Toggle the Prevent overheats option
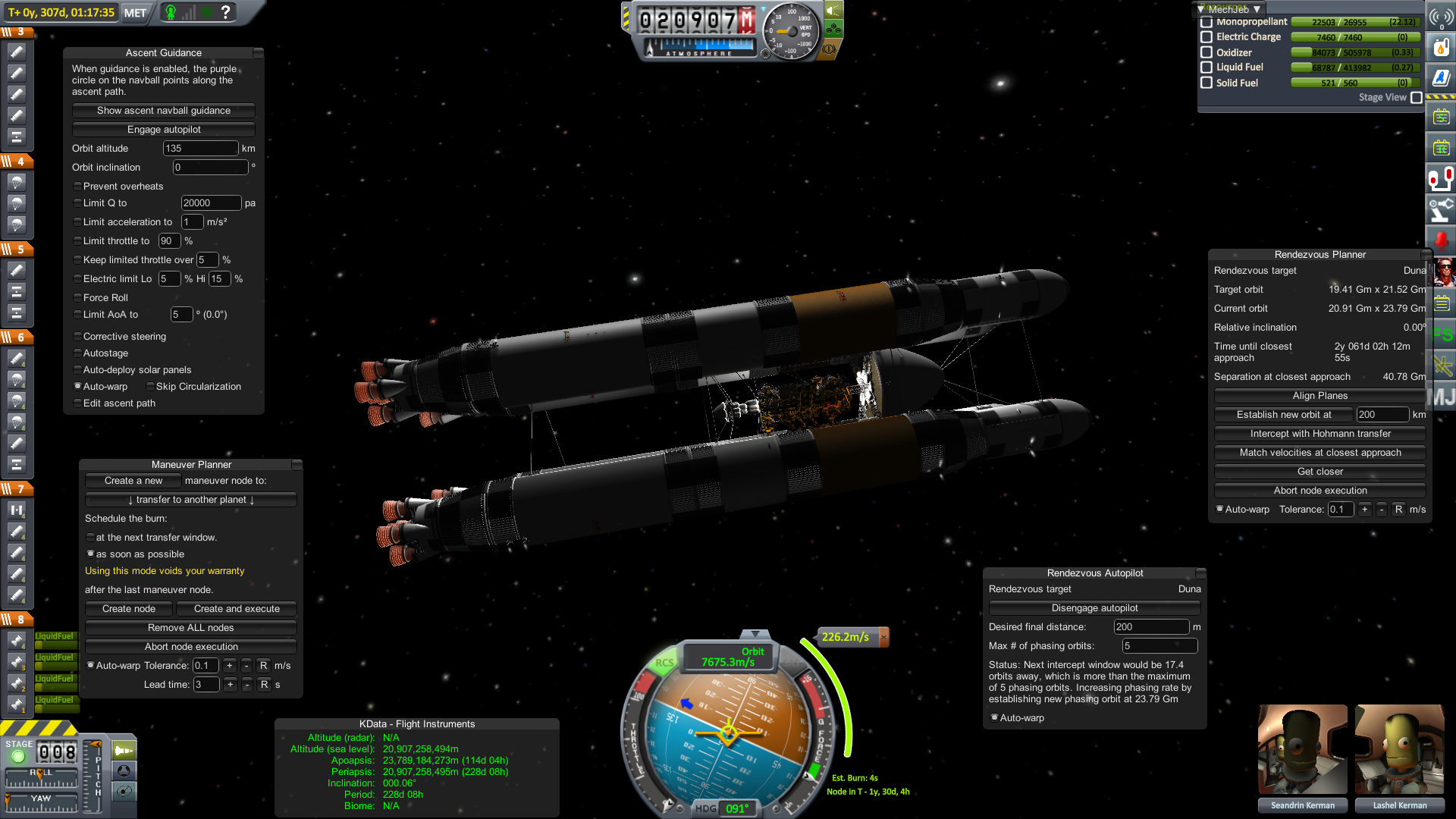The image size is (1456, 819). [77, 187]
